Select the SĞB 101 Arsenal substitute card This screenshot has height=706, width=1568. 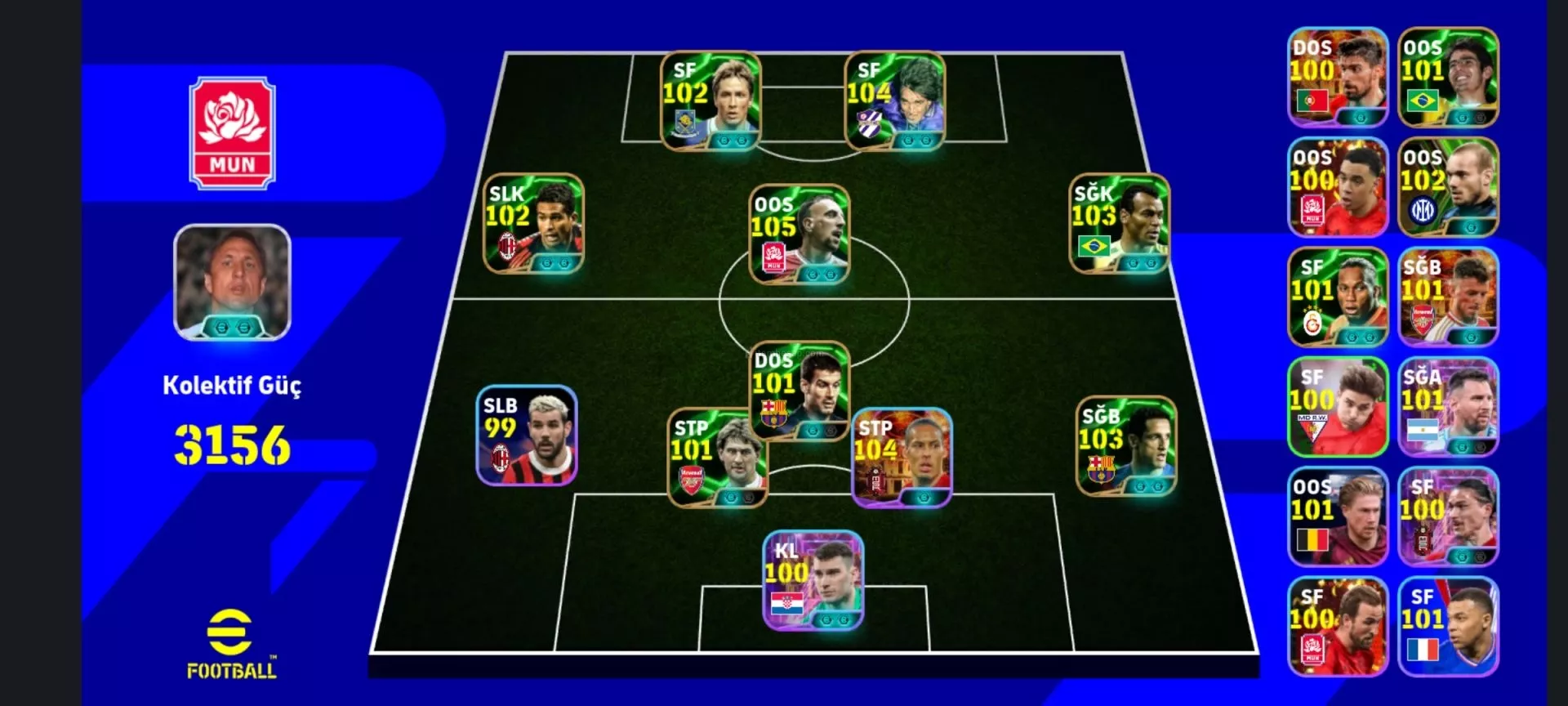click(1448, 297)
